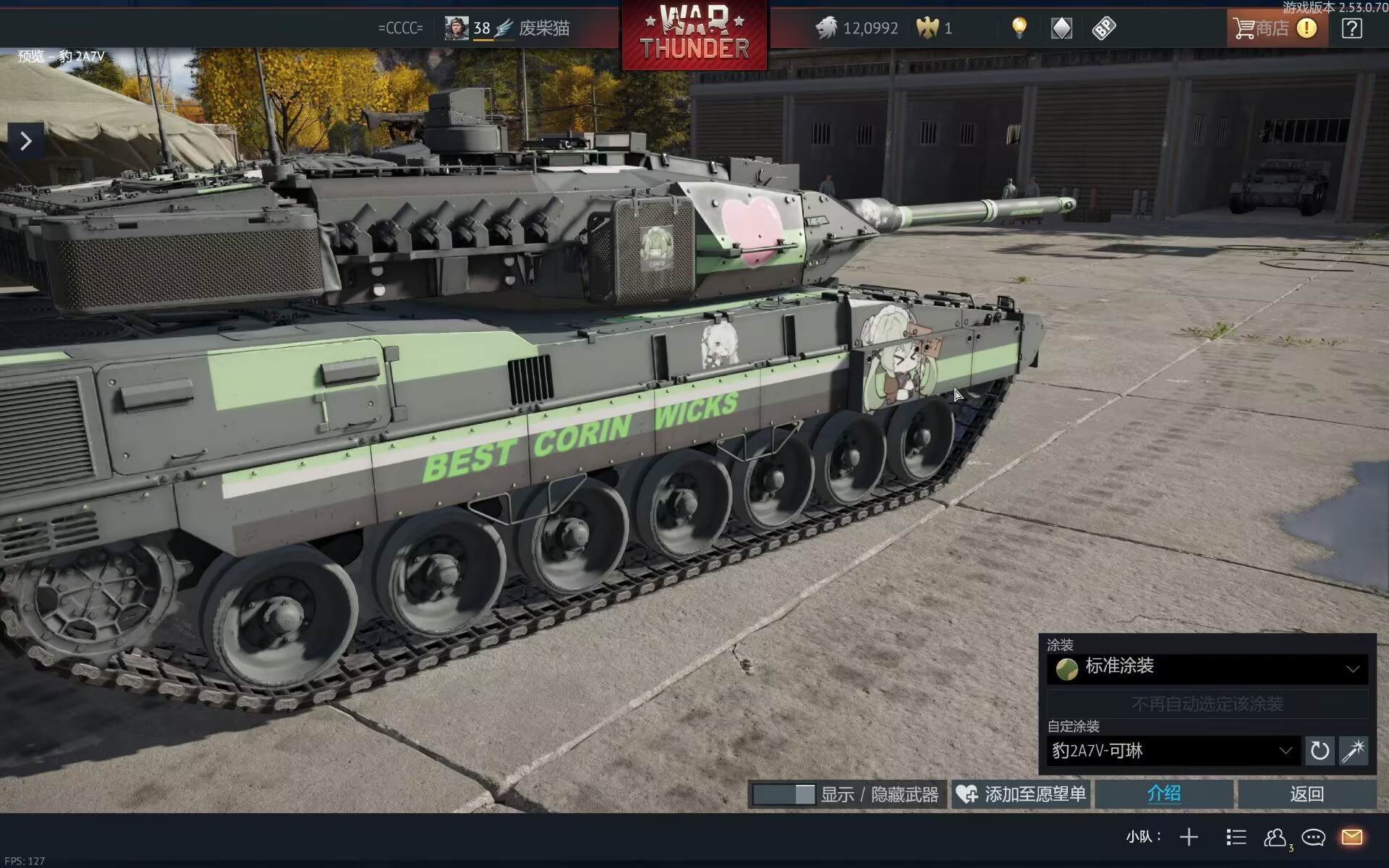Open player profile 废柴猫

tap(544, 28)
